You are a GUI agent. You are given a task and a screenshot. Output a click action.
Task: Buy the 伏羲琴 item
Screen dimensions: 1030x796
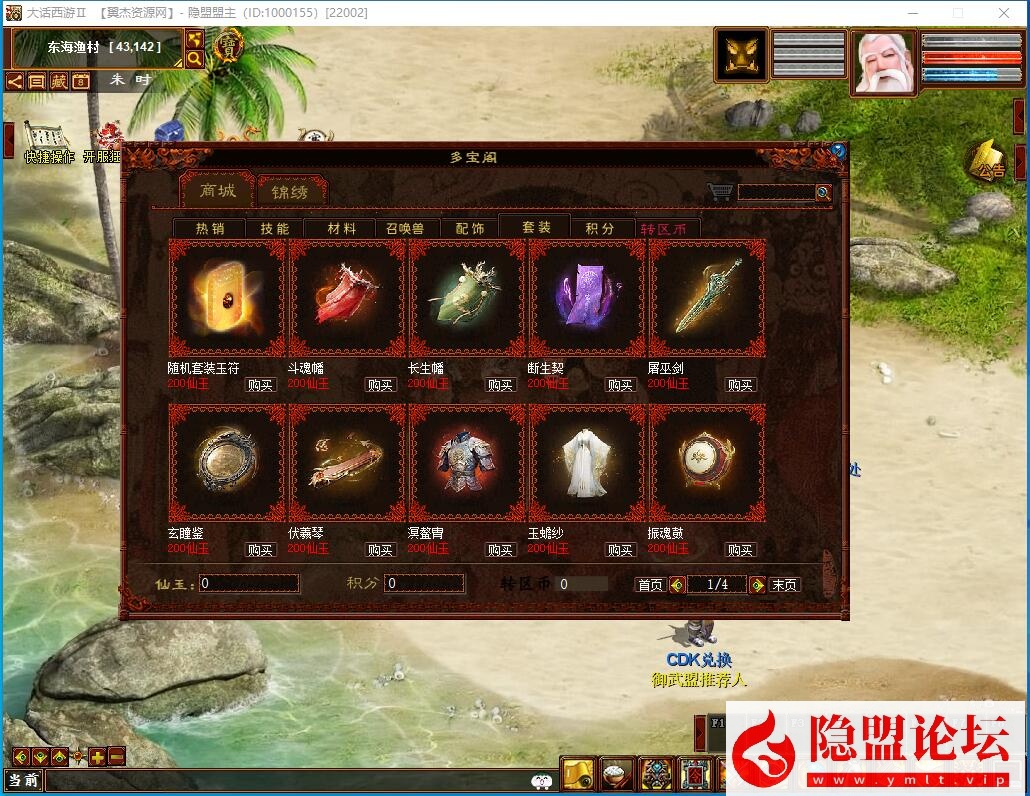coord(380,550)
